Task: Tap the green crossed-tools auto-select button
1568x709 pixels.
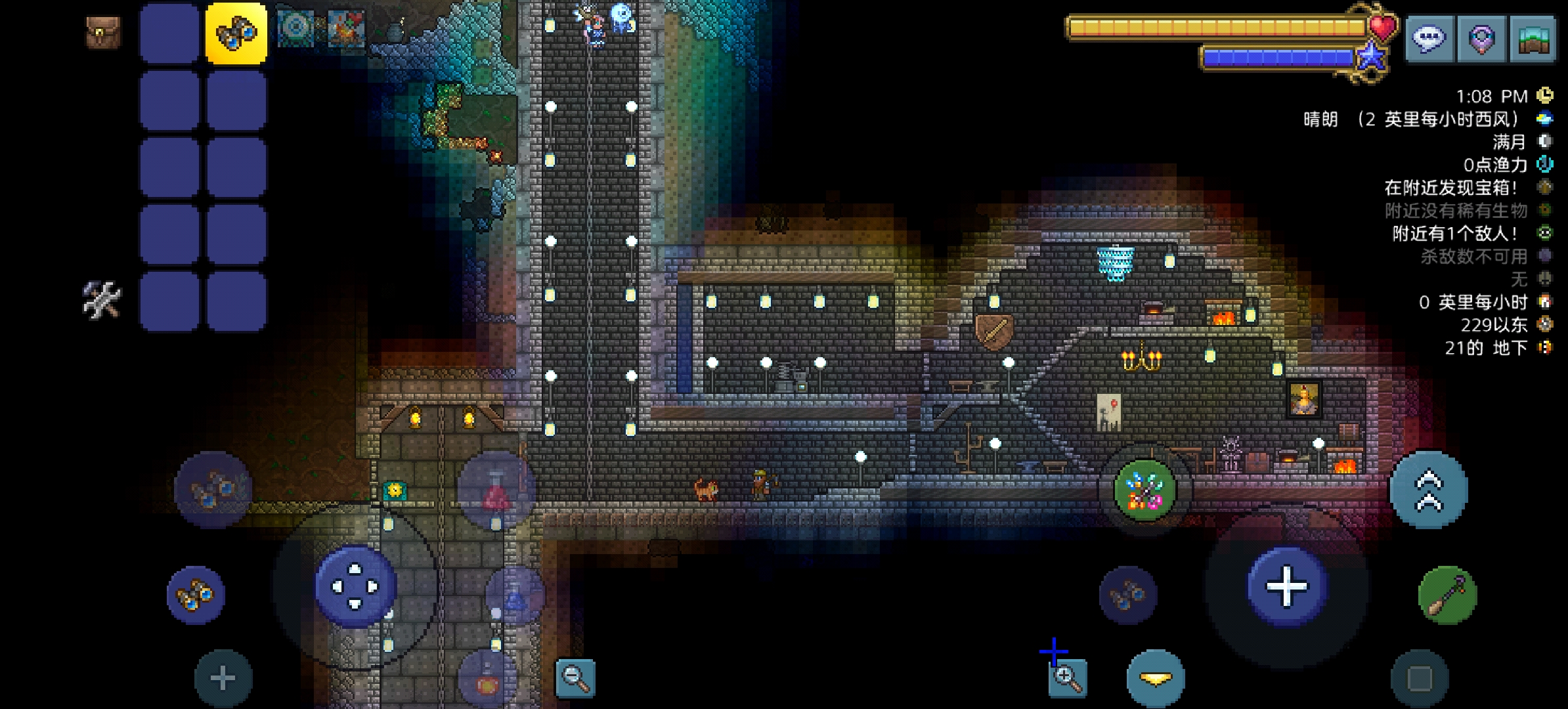Action: (1144, 490)
